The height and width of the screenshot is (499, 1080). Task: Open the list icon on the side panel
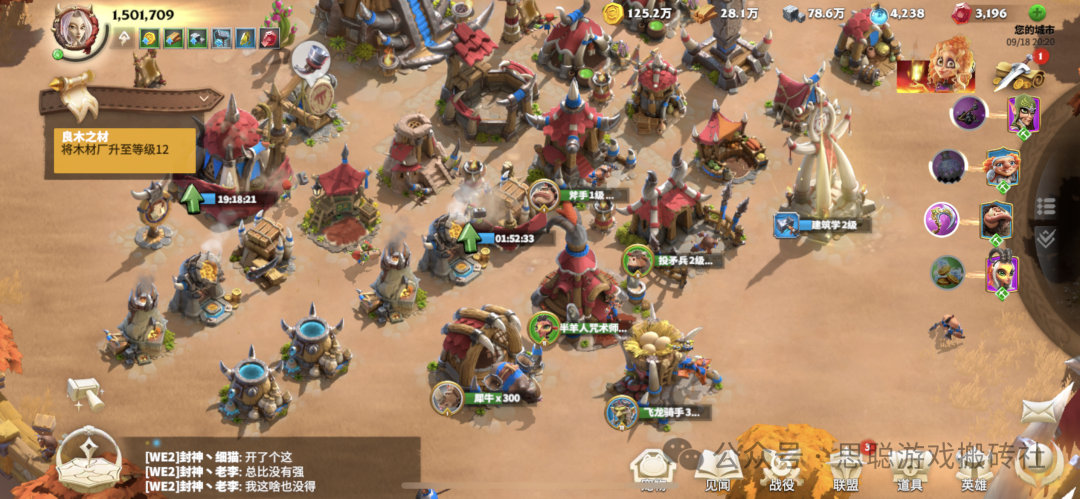coord(1045,206)
